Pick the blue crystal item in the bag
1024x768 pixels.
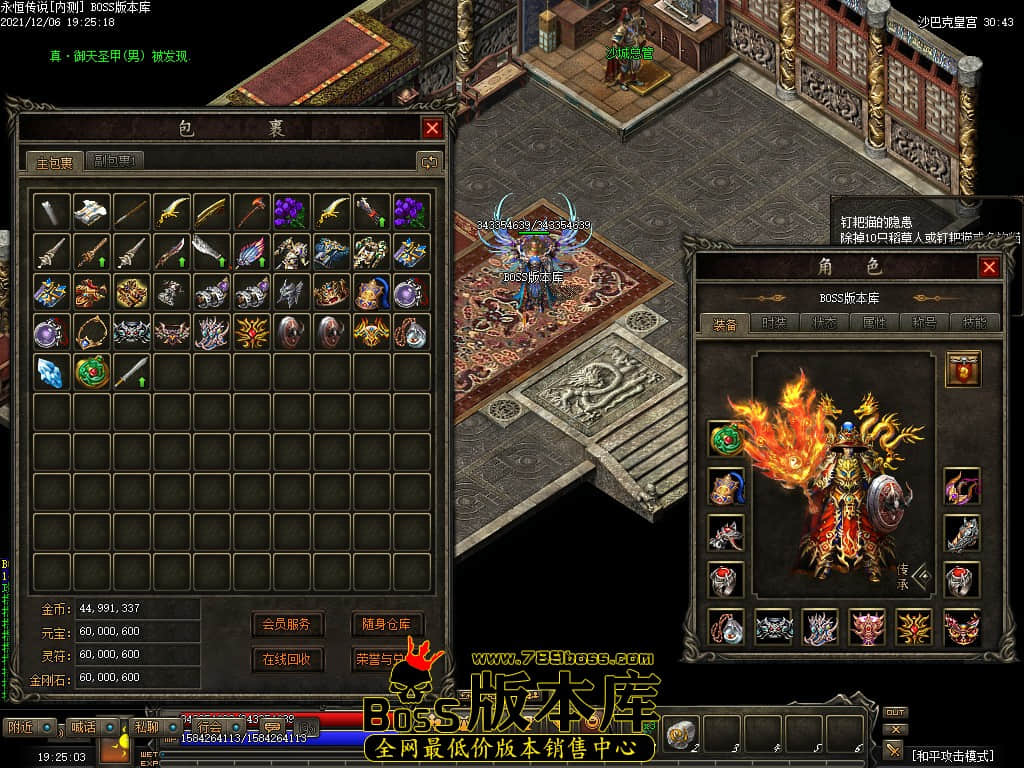click(51, 371)
